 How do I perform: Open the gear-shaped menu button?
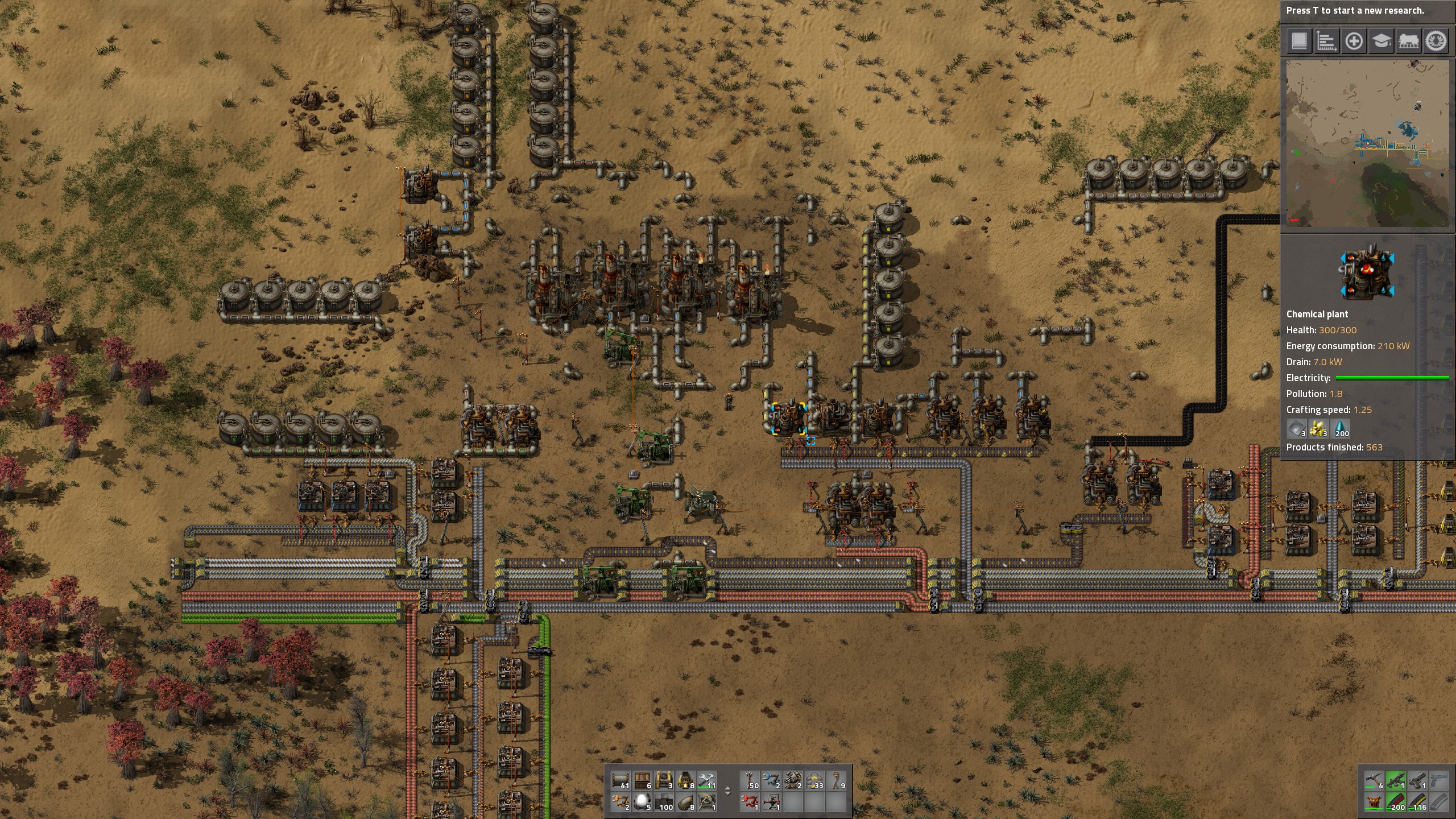1436,41
